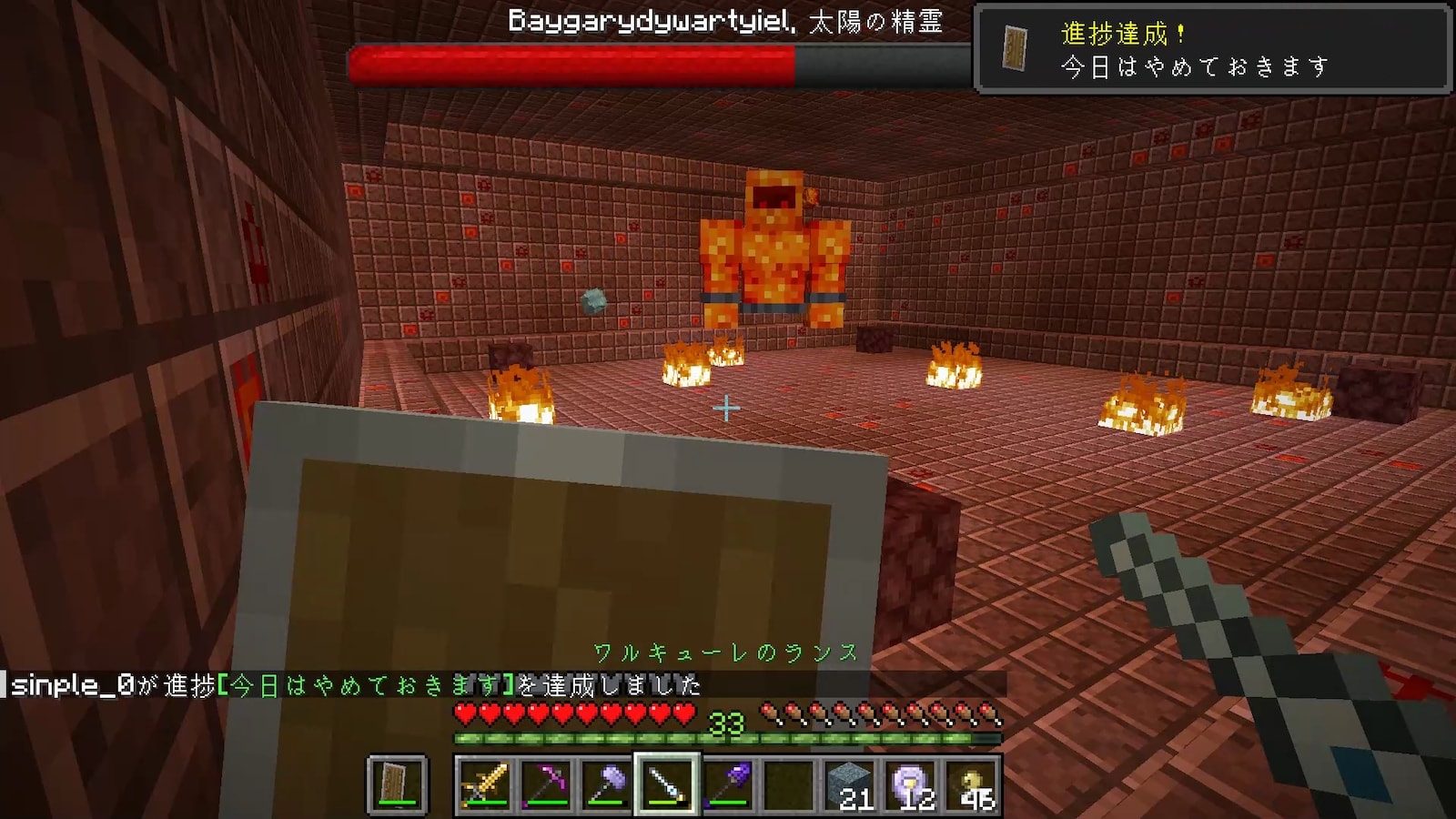
Task: Choose the yellow item stack of 46
Action: point(973,784)
